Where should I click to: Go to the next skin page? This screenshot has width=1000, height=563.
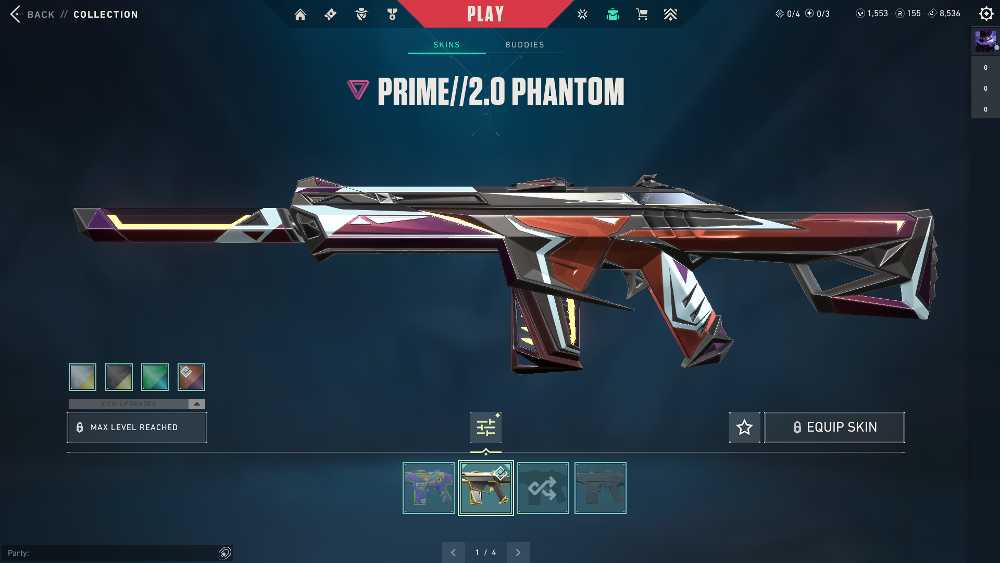518,552
